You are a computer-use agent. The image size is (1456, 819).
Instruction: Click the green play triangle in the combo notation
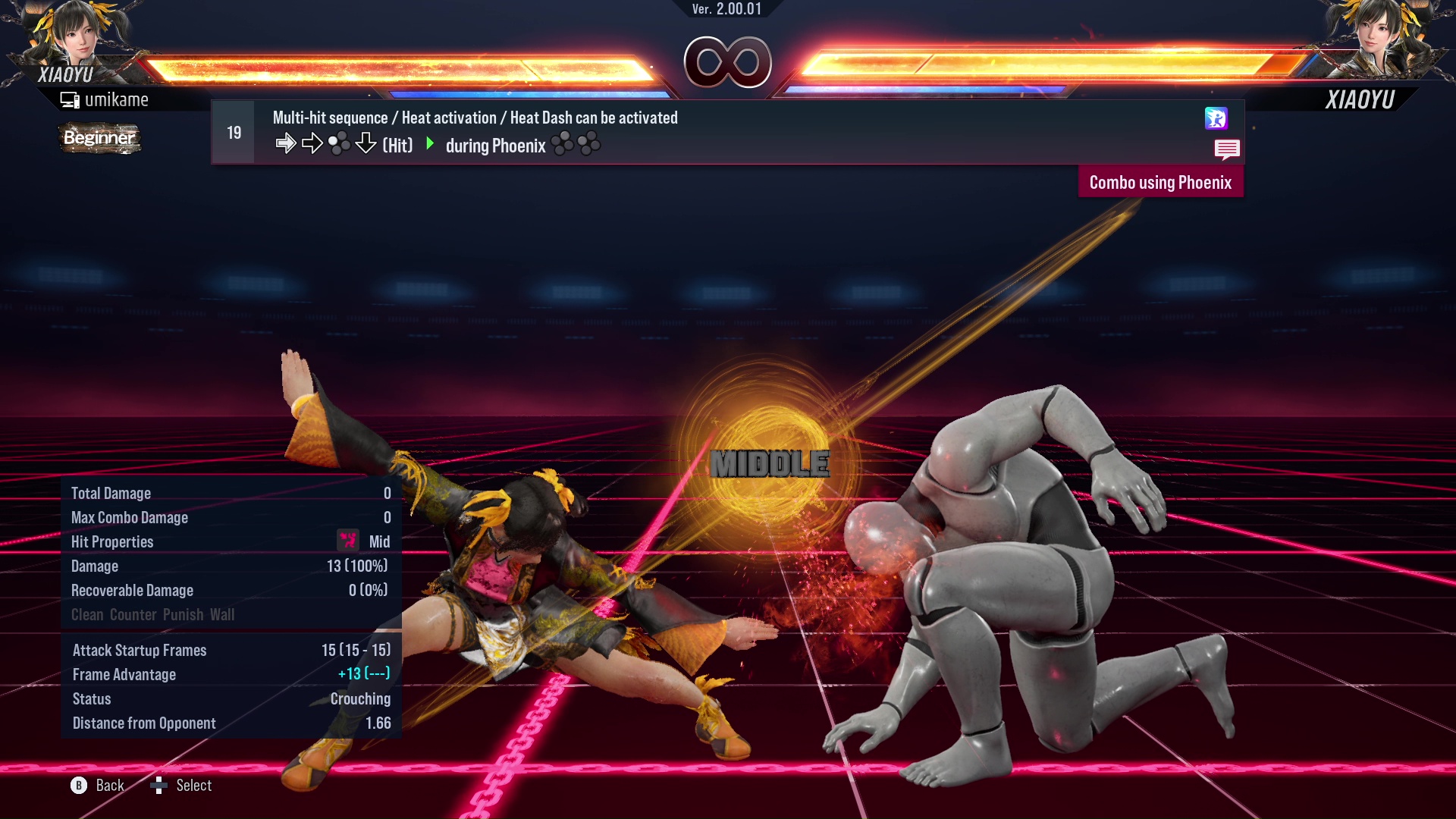(431, 144)
